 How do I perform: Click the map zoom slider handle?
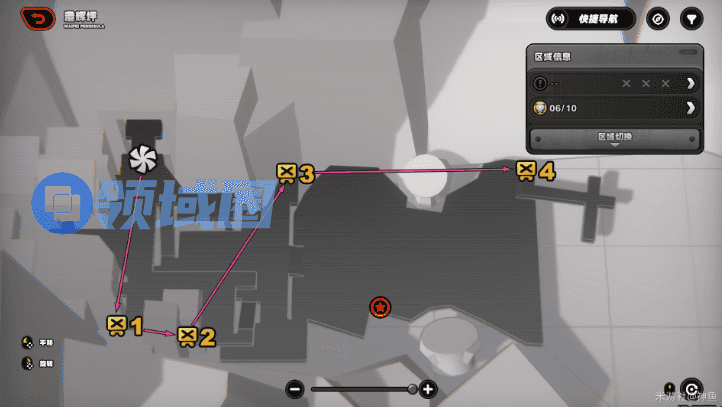(x=412, y=389)
